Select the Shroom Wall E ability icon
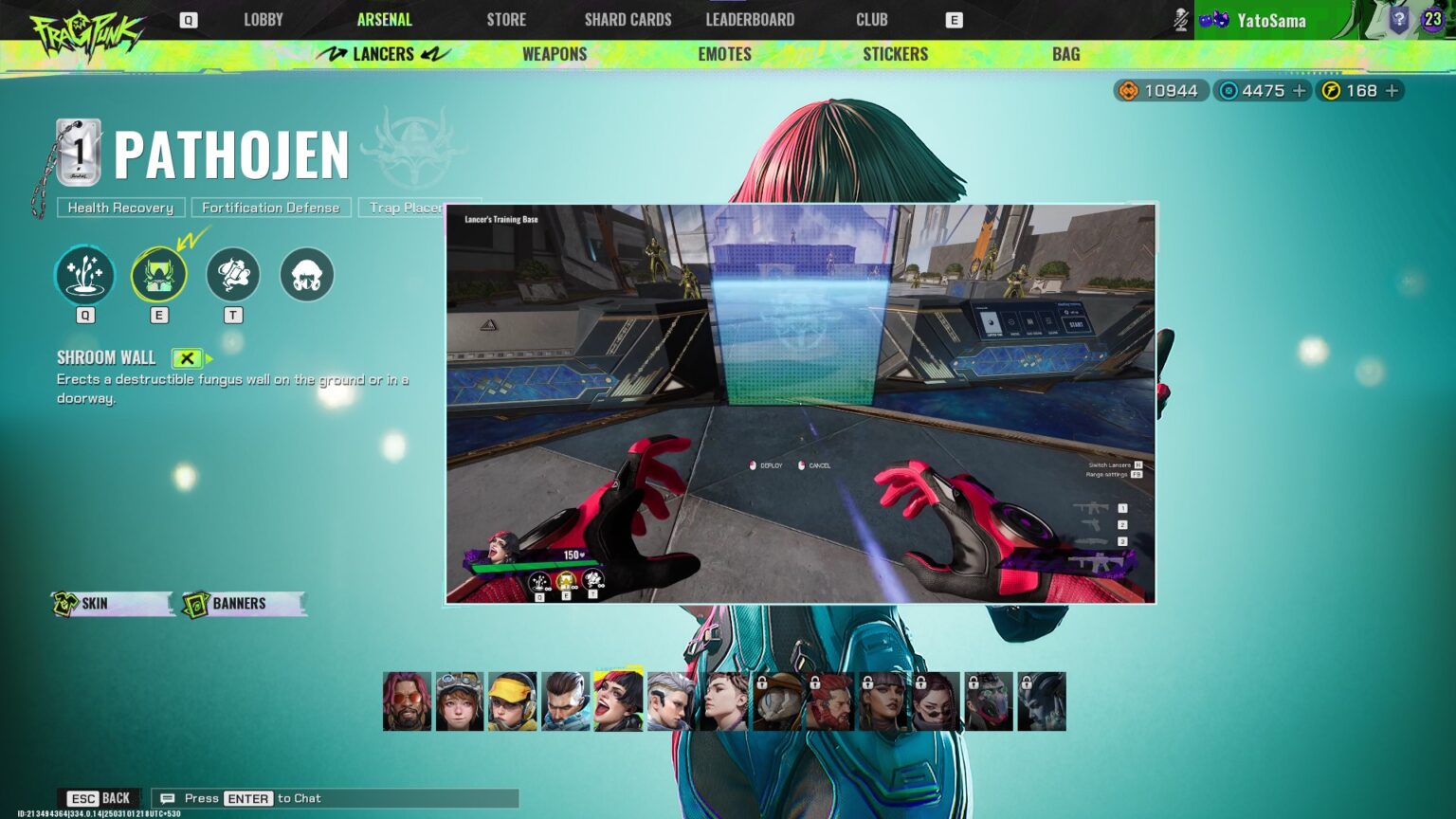 click(x=158, y=274)
